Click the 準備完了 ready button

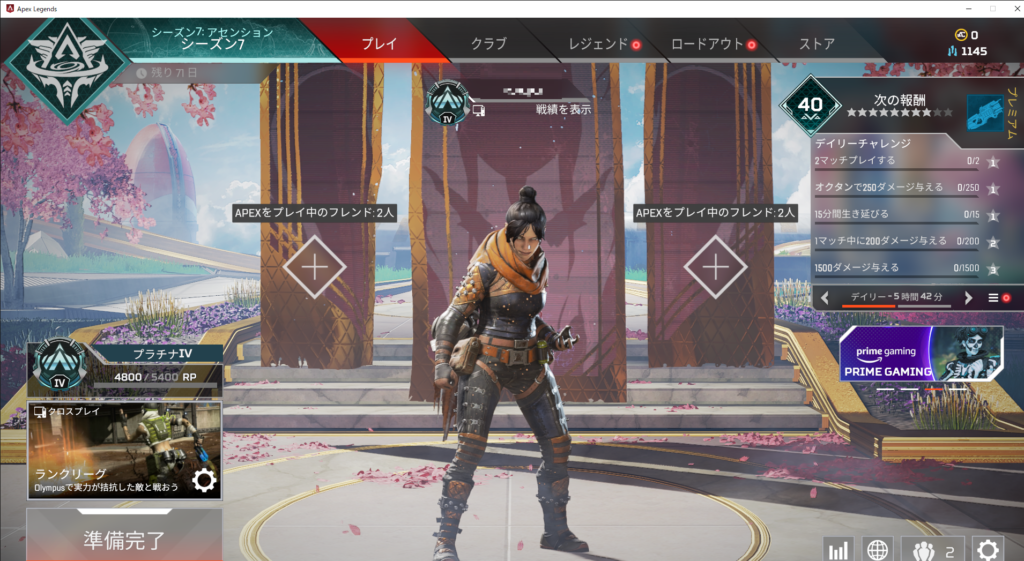(x=123, y=539)
